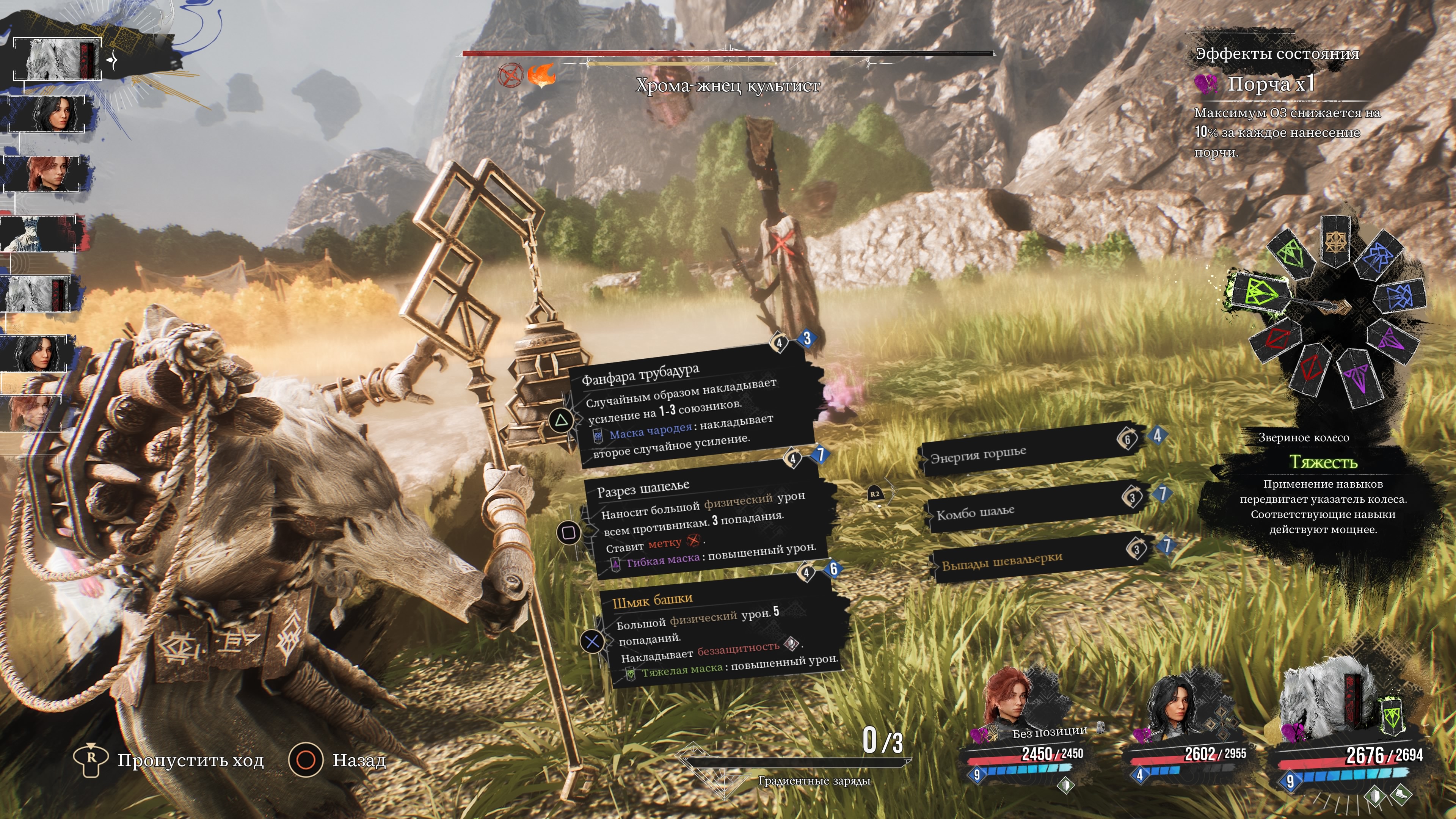Click the mark debuff icon under the enemy bar
1456x819 pixels.
(x=510, y=75)
